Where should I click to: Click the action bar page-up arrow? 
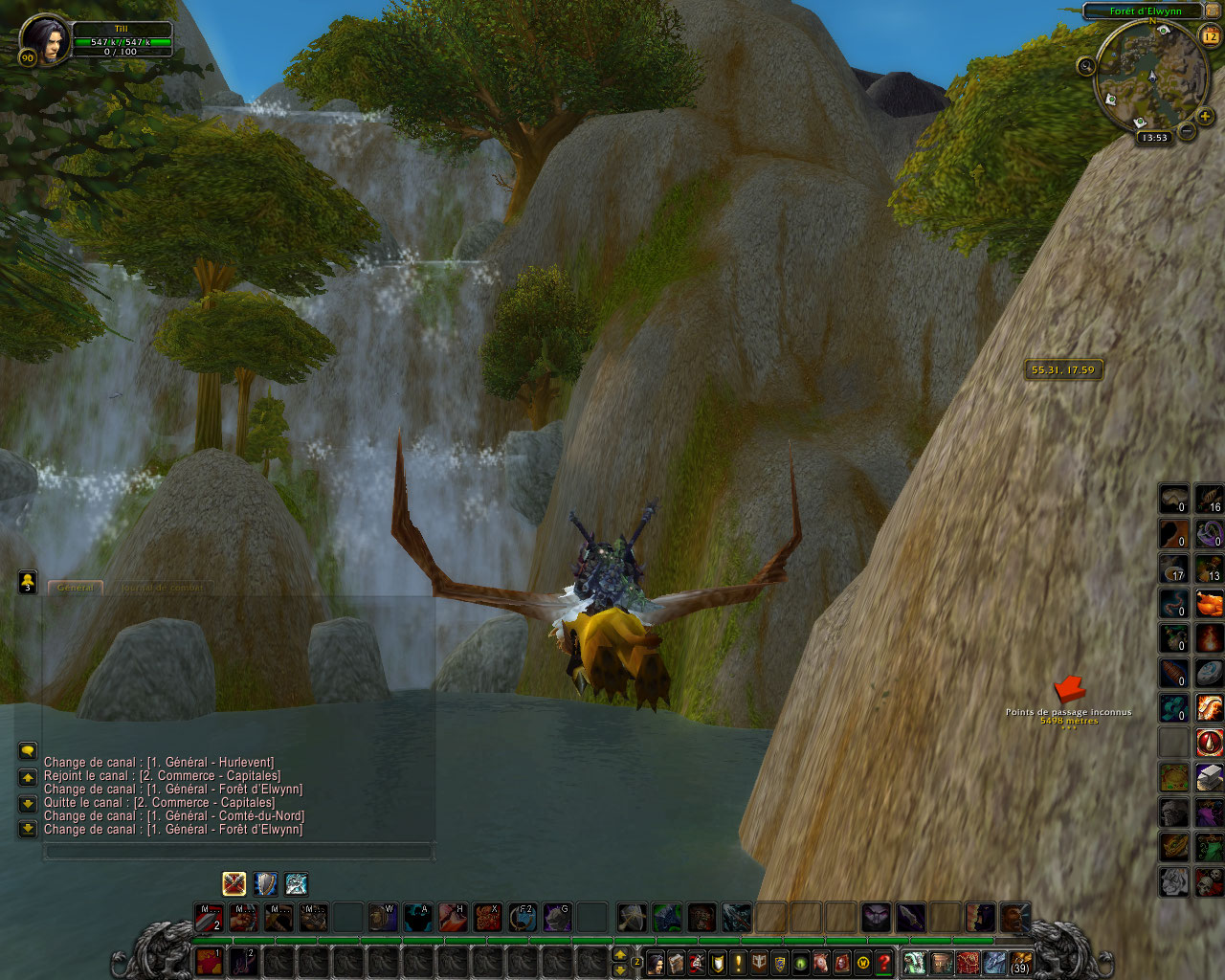(x=620, y=954)
